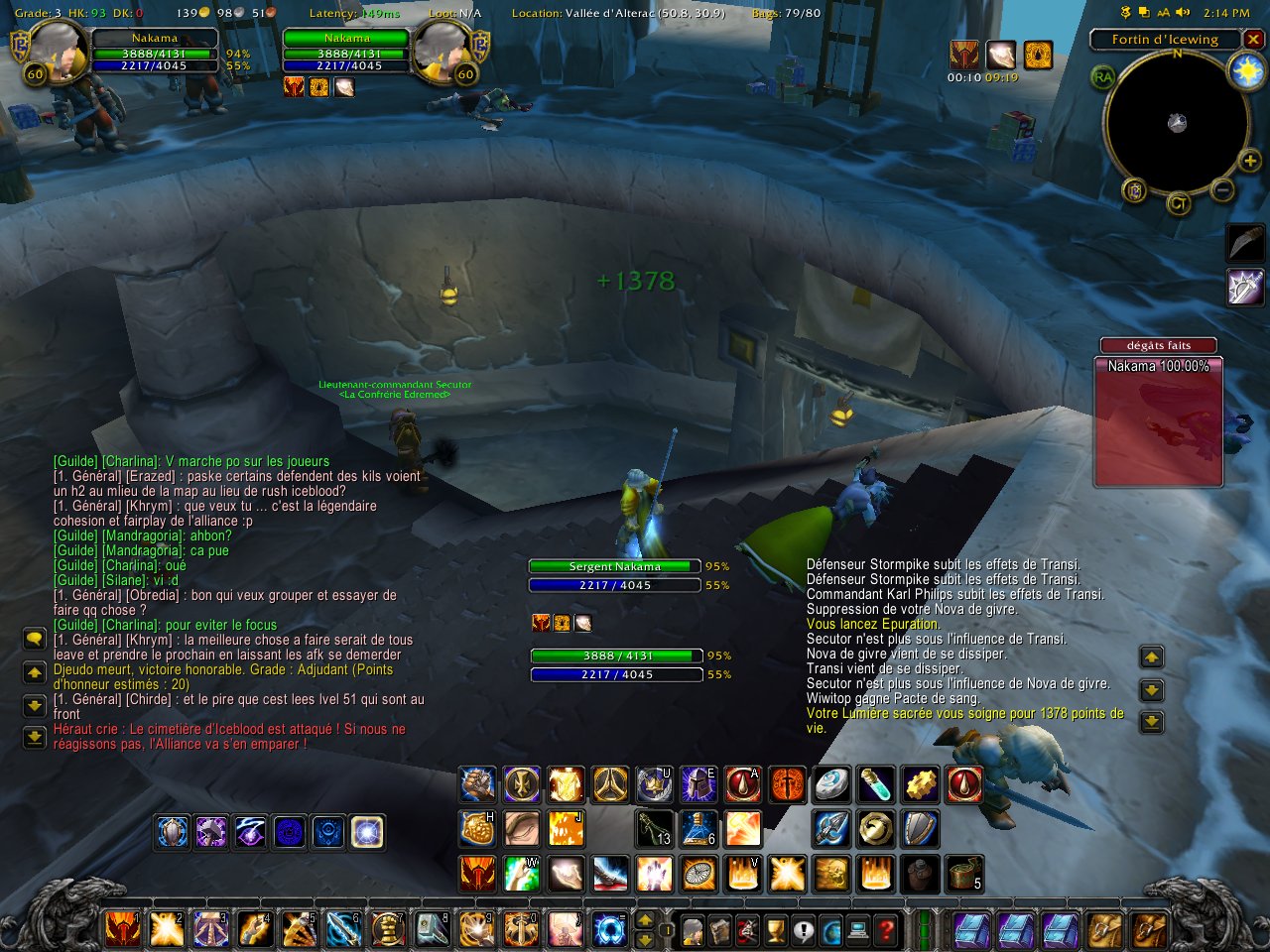Open the quest log golden chalice button
Screen dimensions: 1270x952
click(776, 930)
